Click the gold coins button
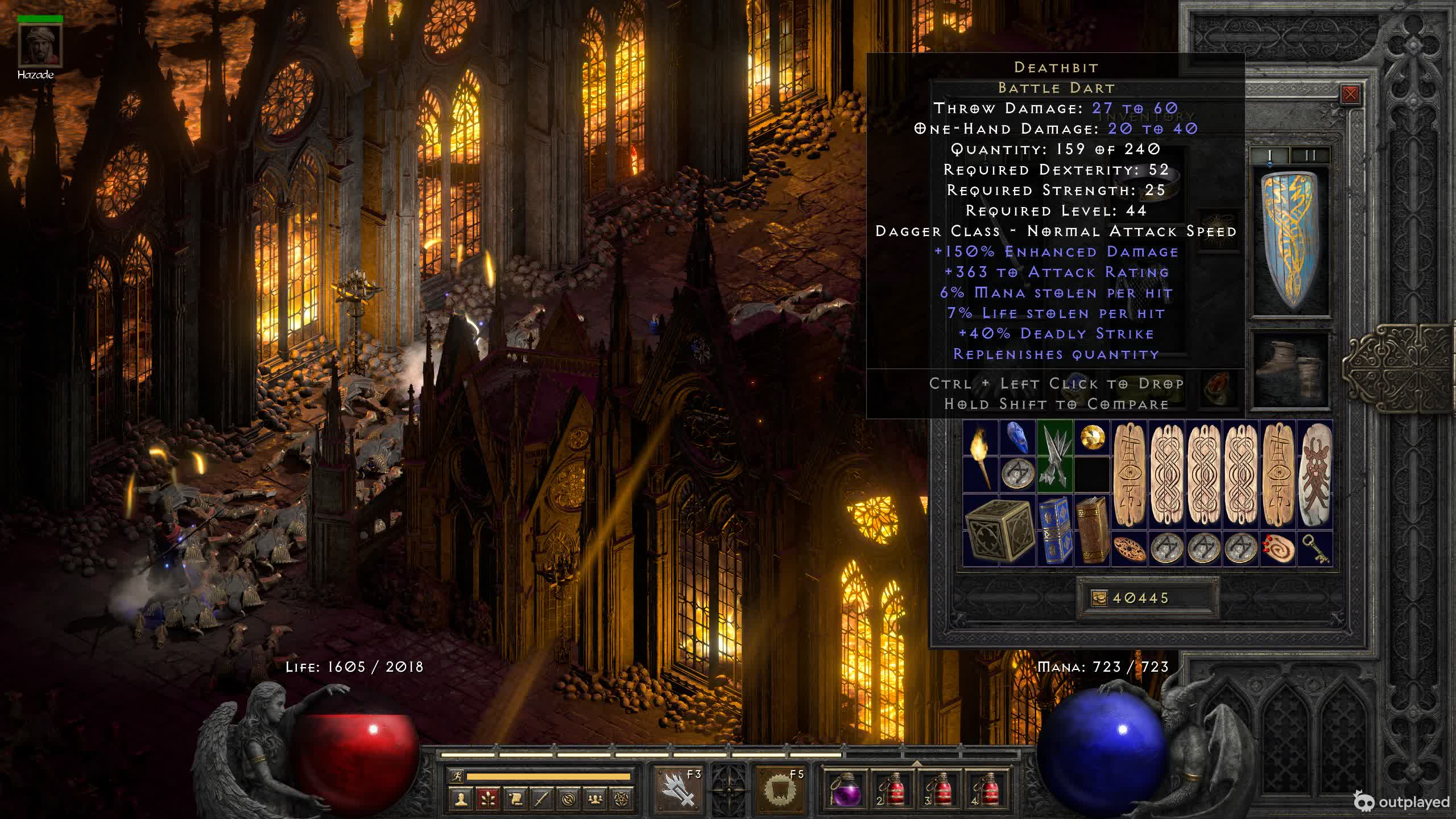This screenshot has width=1456, height=819. 1099,598
